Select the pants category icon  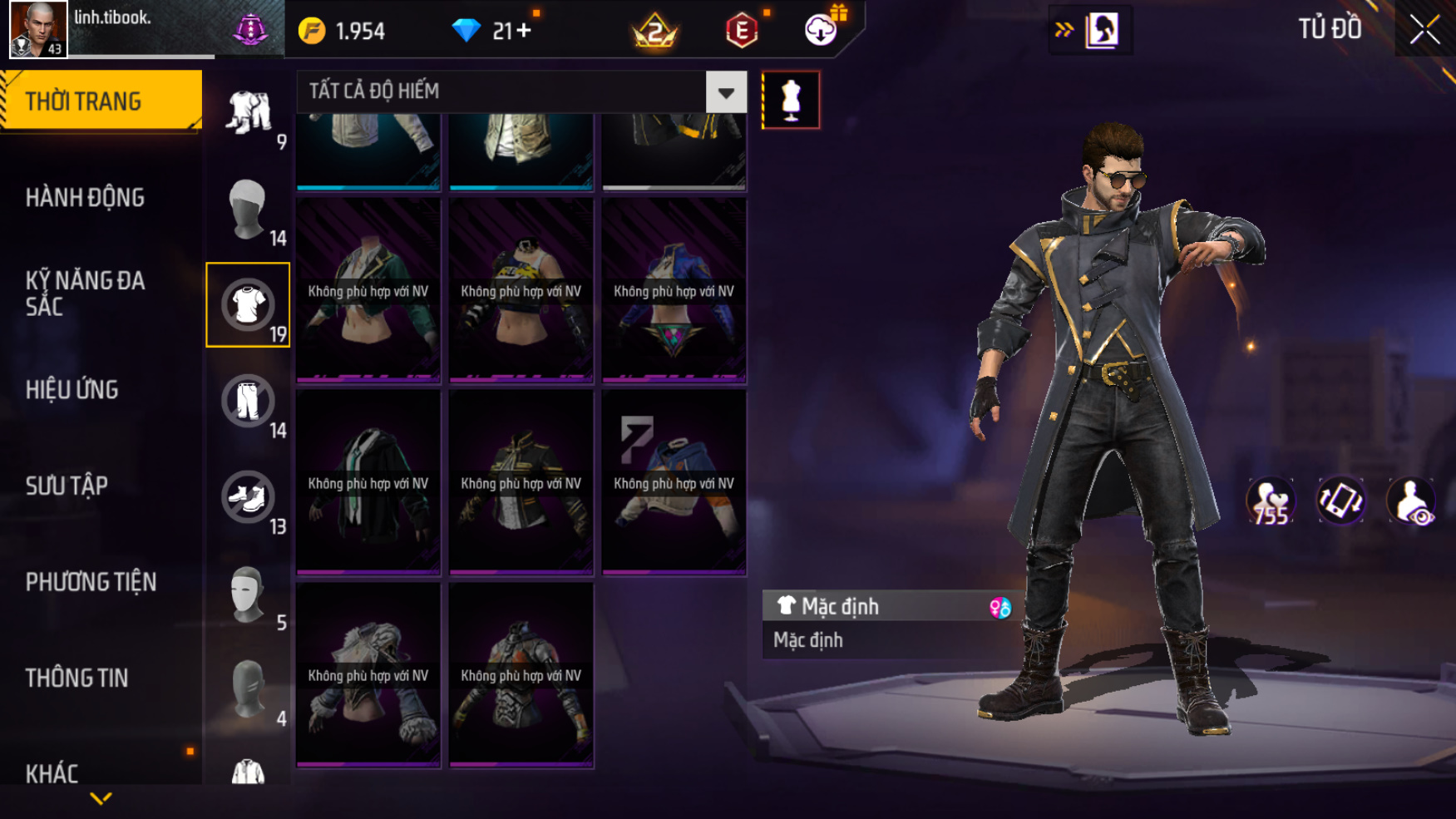[248, 401]
